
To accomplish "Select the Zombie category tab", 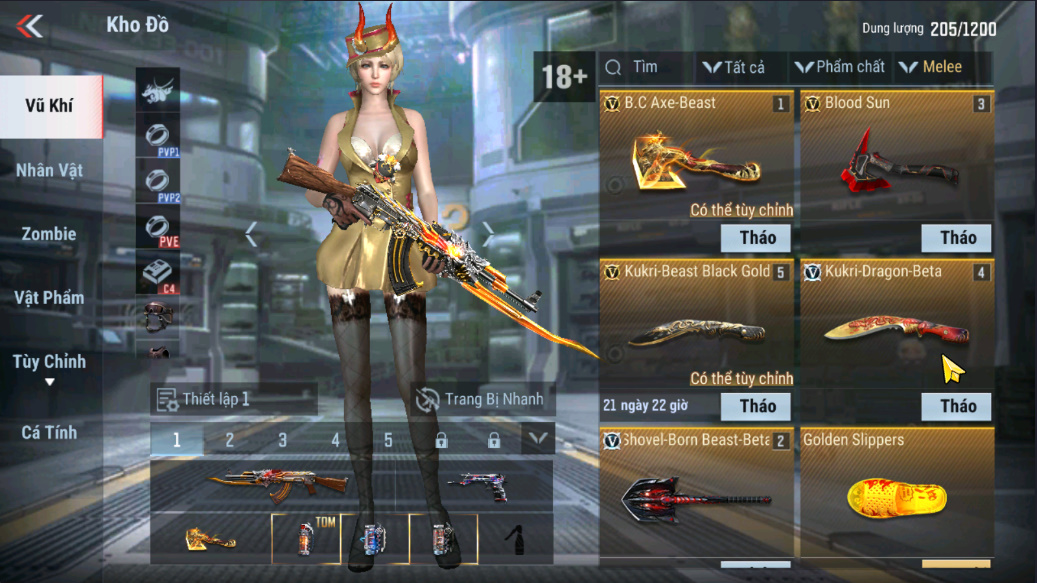I will point(50,234).
